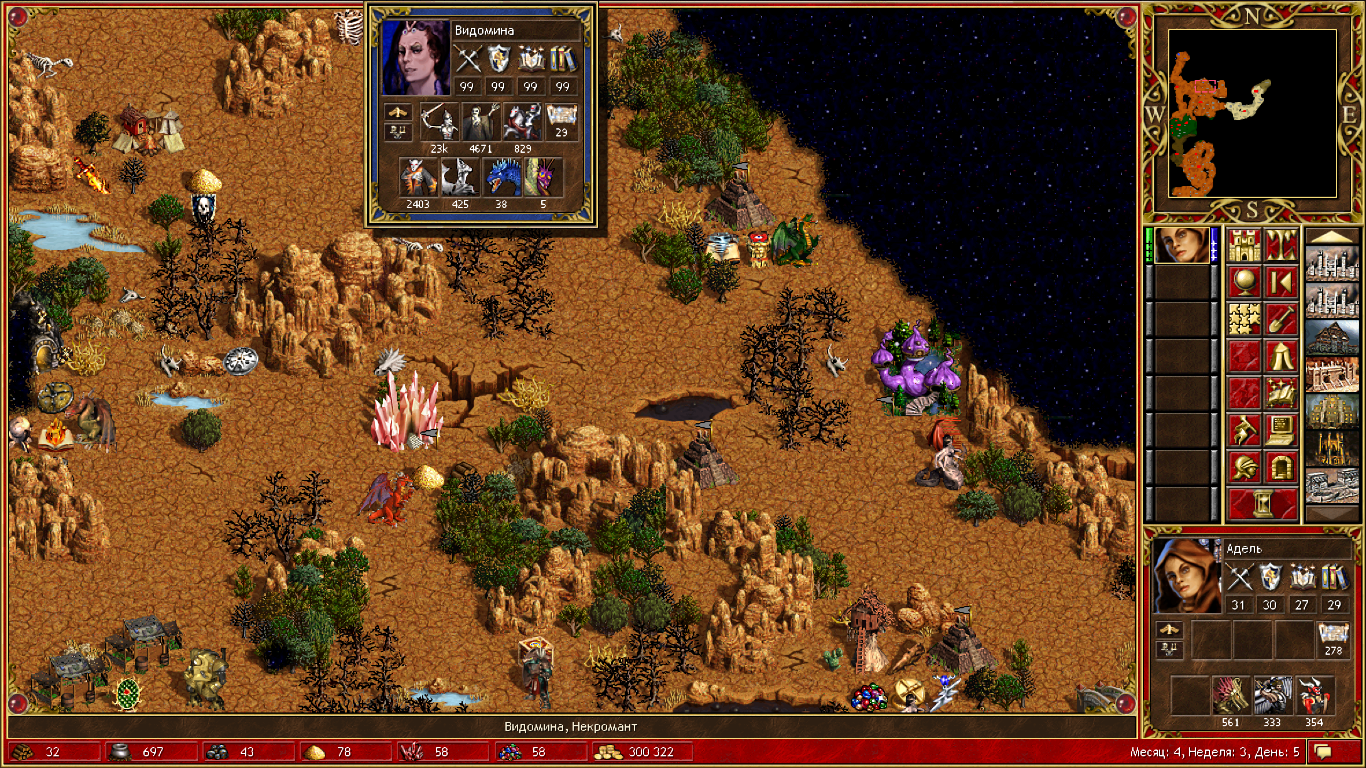Click the dig shovel button
Screen dimensions: 1366x768
(x=1281, y=320)
